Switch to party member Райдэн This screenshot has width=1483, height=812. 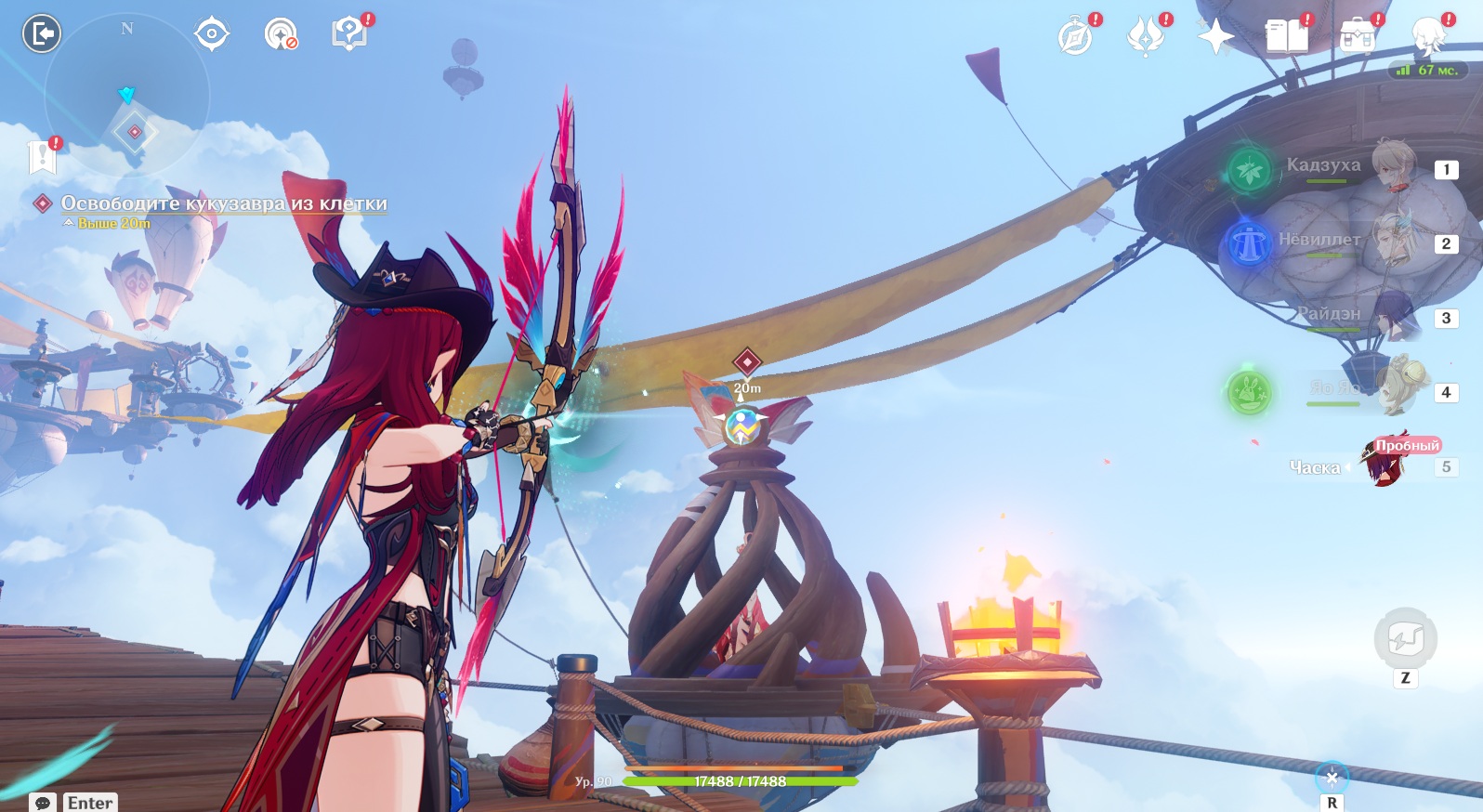(x=1393, y=316)
